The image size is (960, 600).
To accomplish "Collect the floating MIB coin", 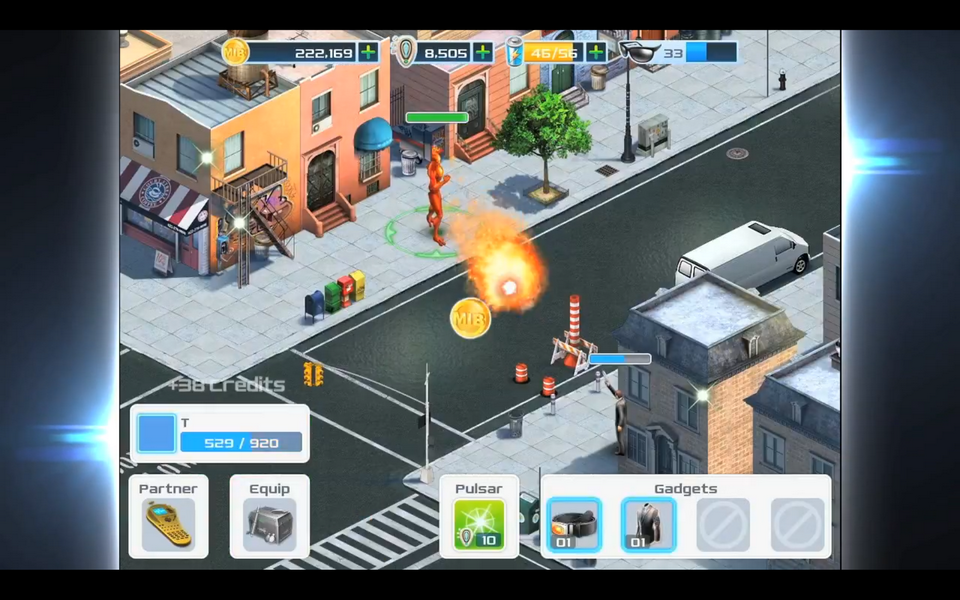I will click(469, 319).
